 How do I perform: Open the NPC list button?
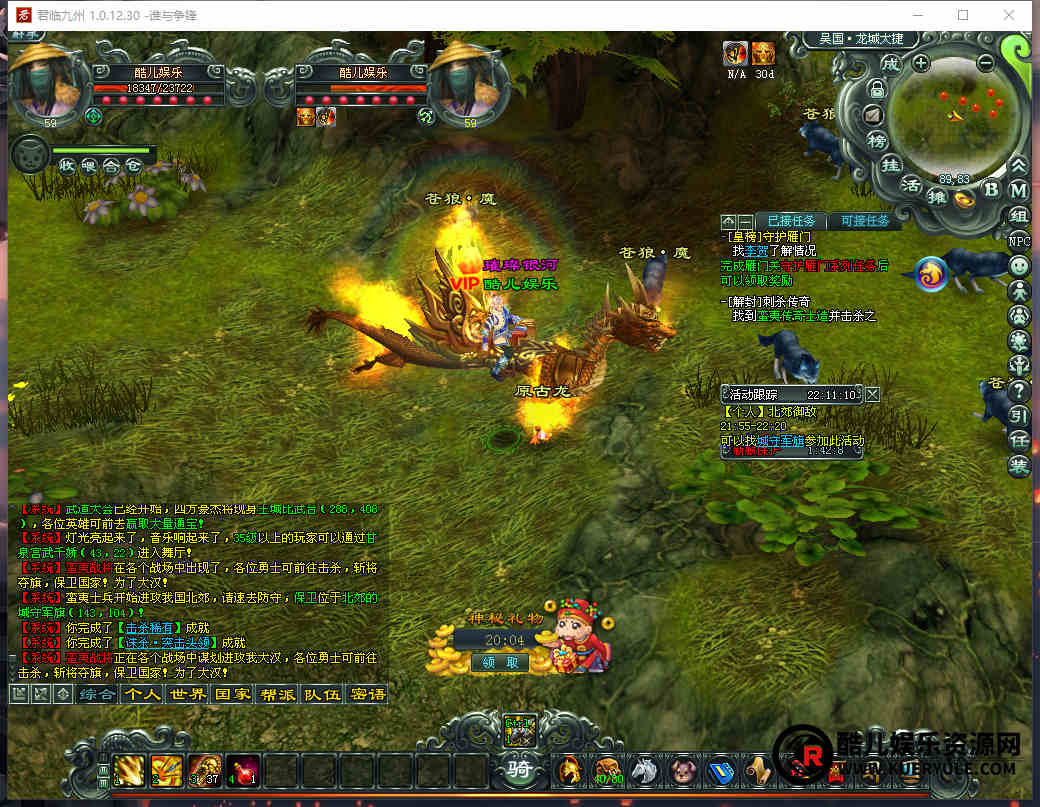click(x=1018, y=241)
